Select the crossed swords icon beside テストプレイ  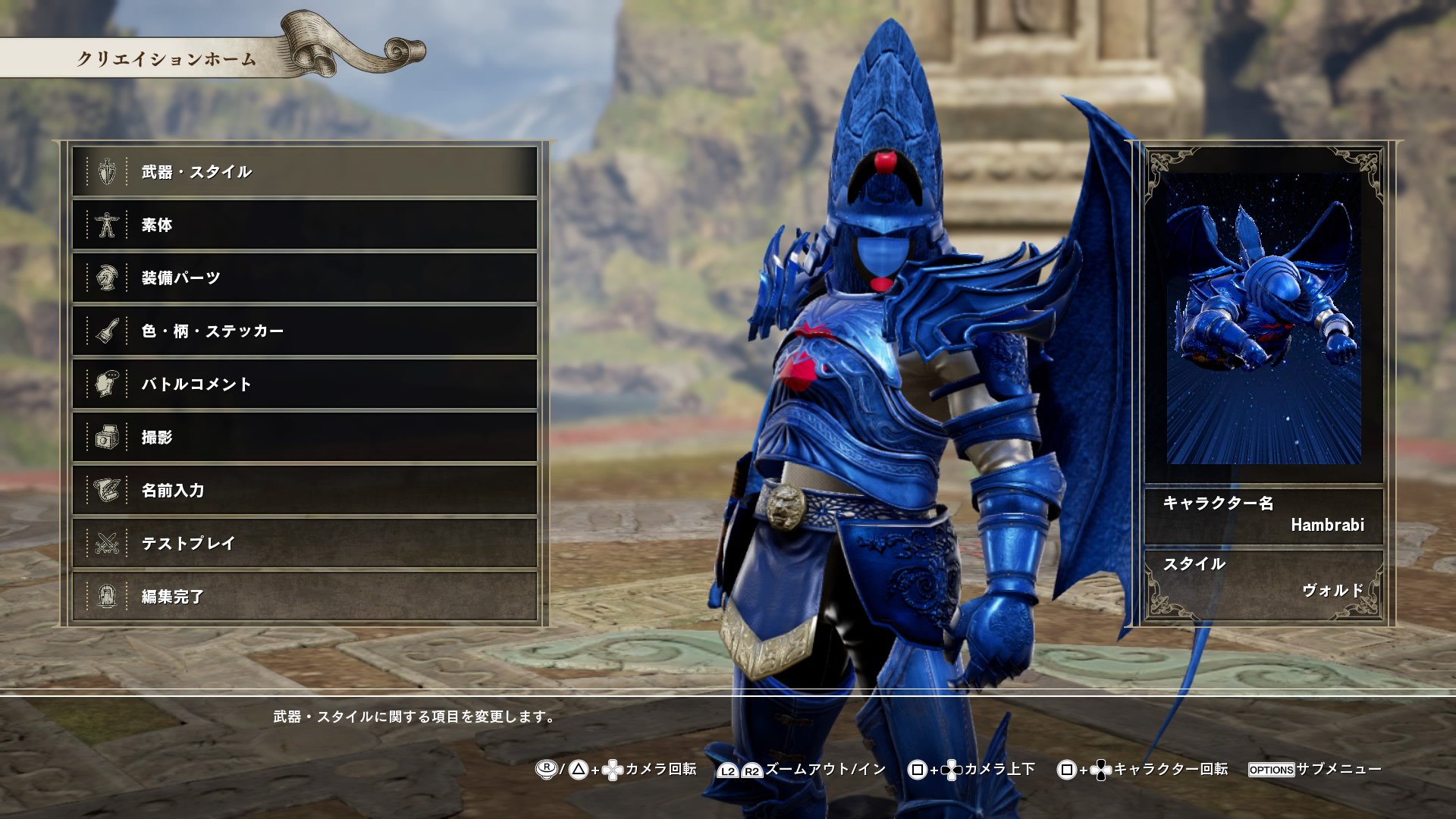coord(106,543)
